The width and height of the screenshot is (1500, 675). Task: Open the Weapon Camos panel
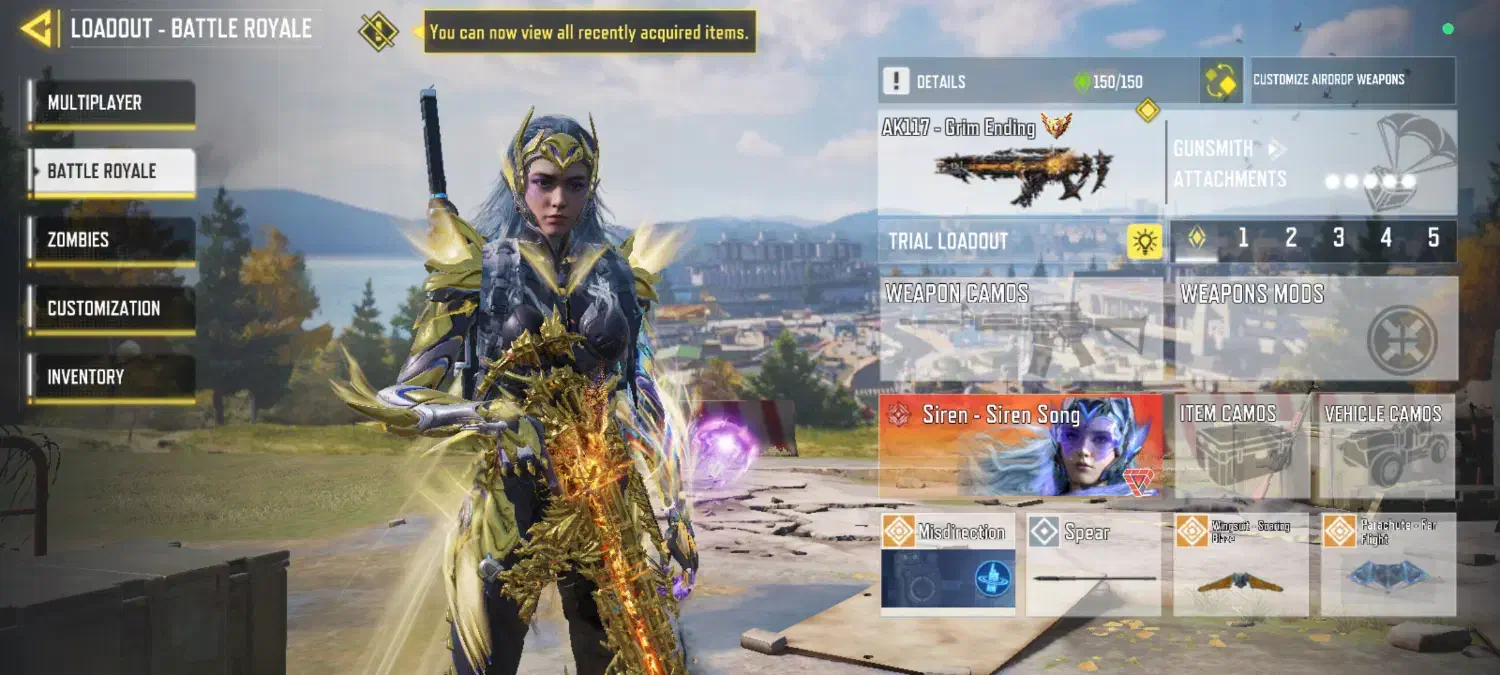pos(1021,330)
